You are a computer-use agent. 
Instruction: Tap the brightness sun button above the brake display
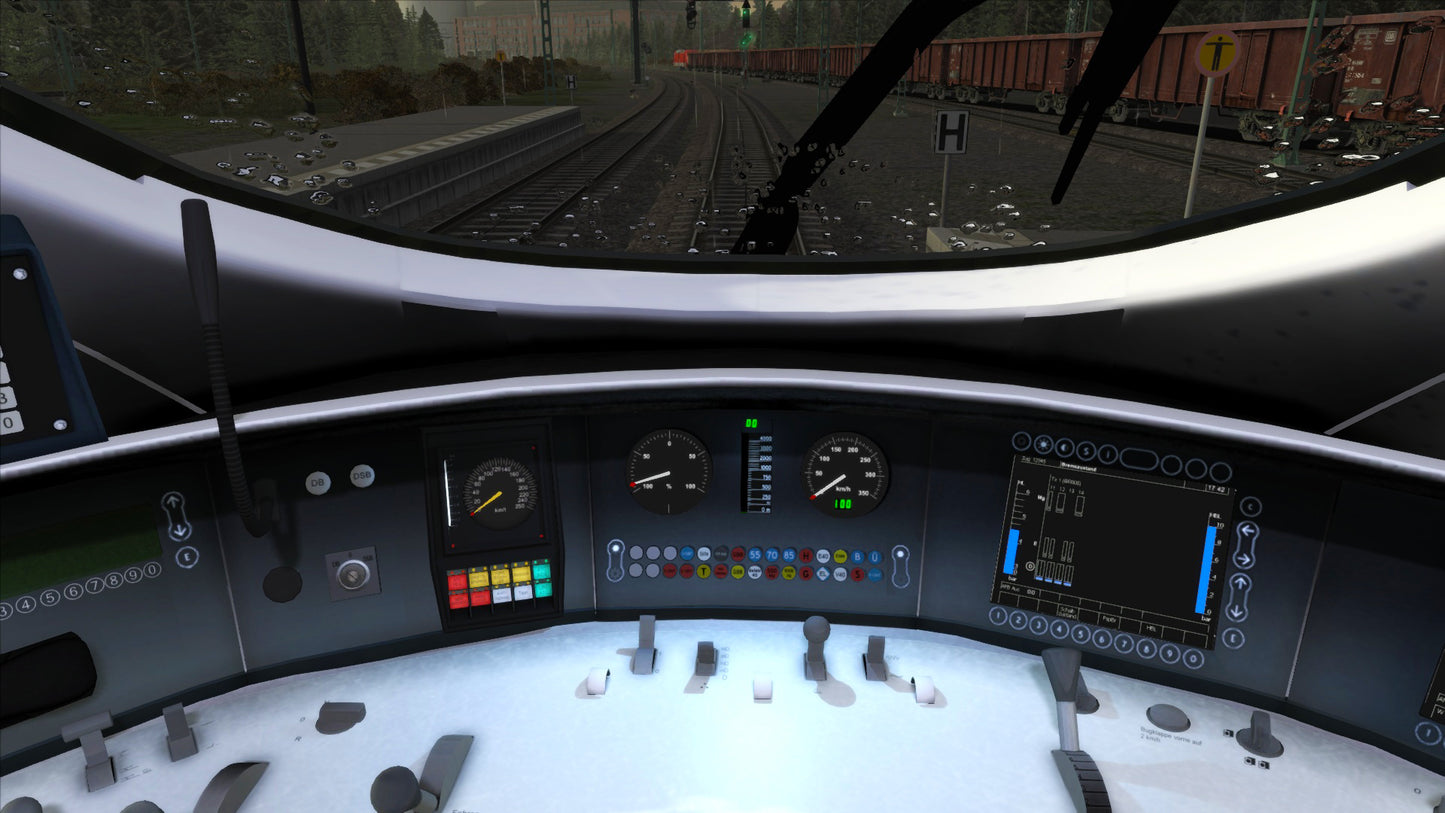(1043, 445)
